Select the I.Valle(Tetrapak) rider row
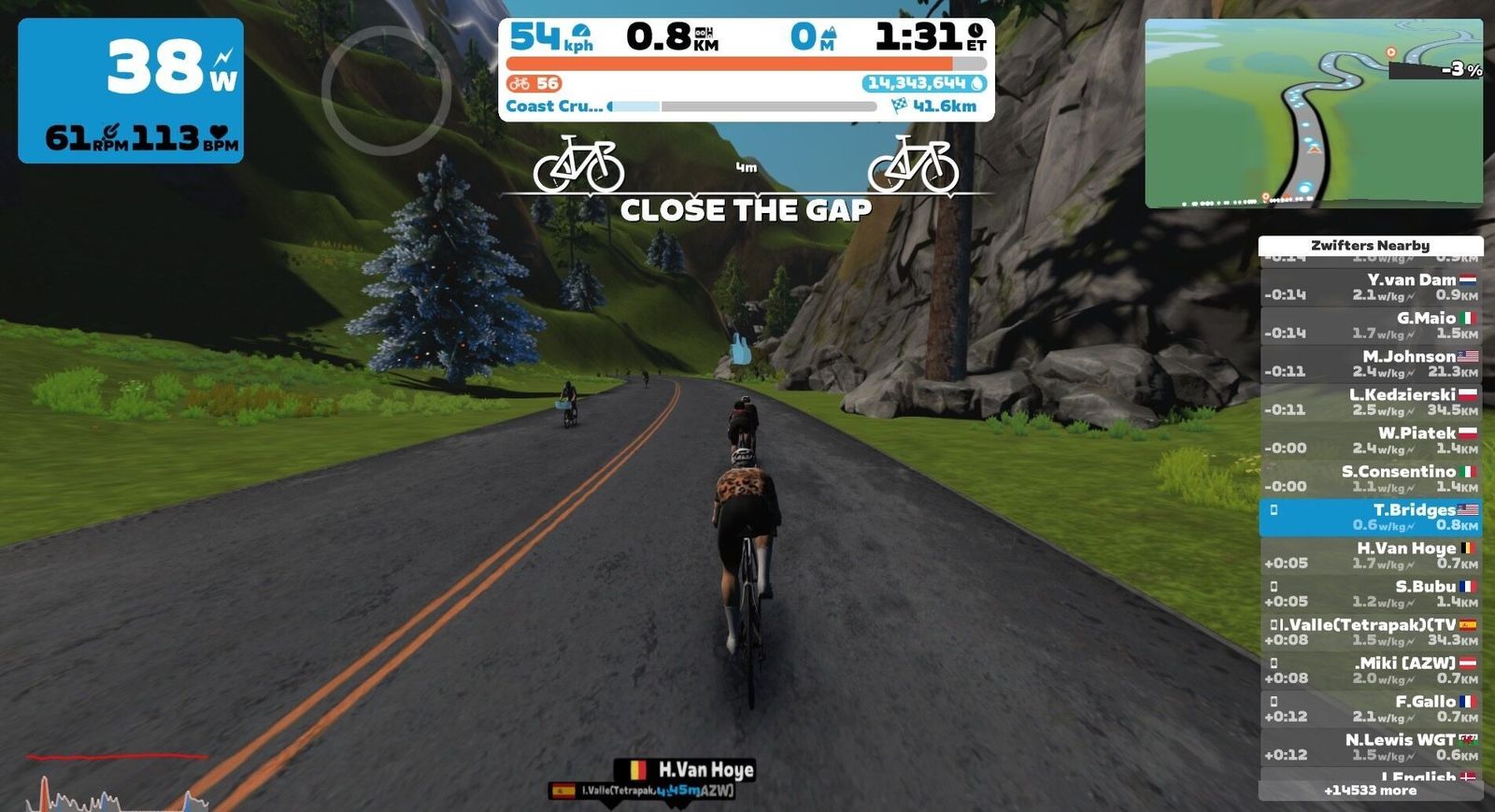1495x812 pixels. pyautogui.click(x=1370, y=632)
